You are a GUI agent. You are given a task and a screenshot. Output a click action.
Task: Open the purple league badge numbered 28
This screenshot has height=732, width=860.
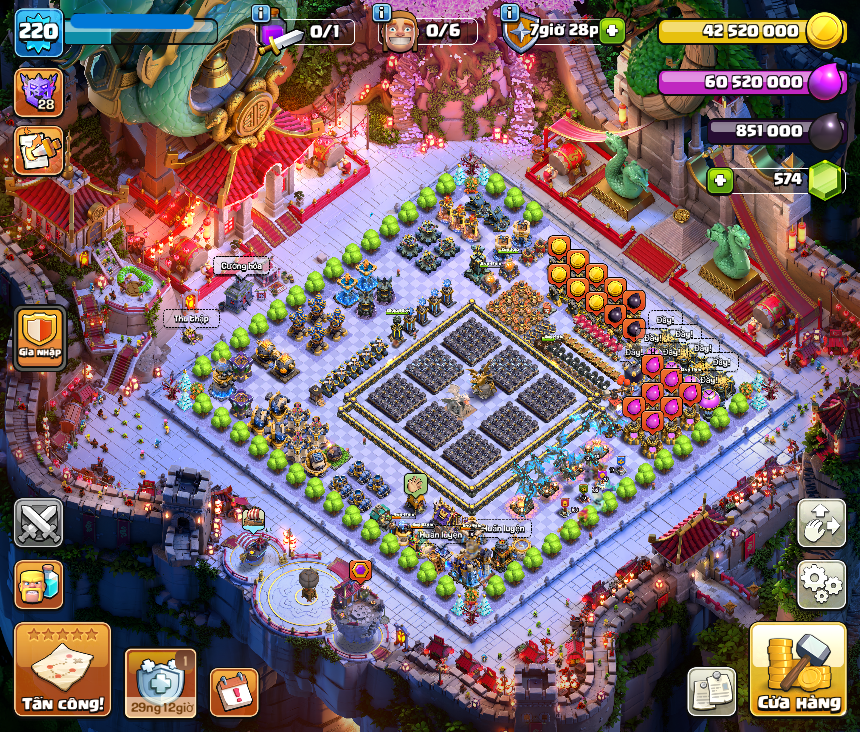coord(39,92)
